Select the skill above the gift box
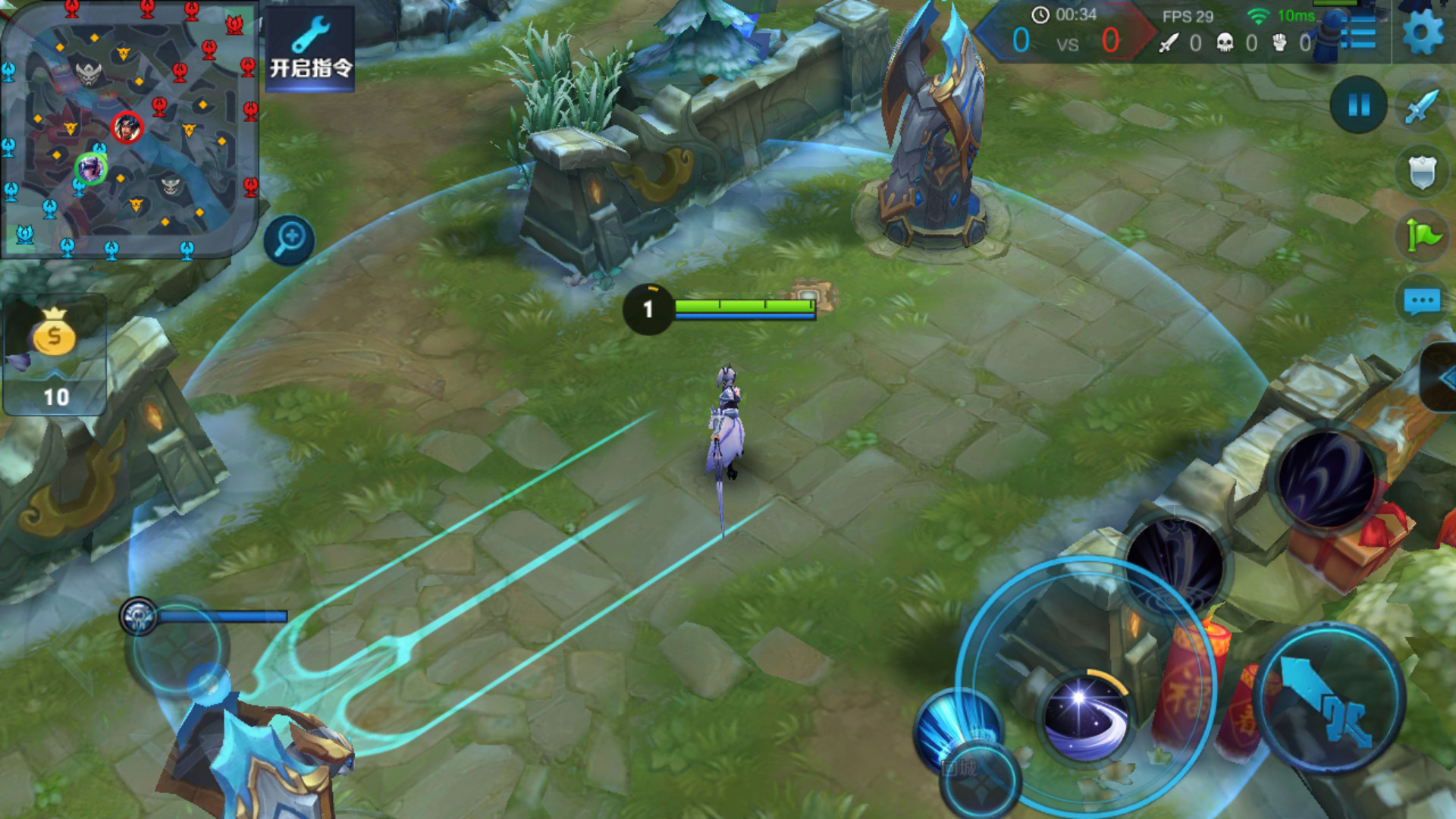The height and width of the screenshot is (819, 1456). [1326, 478]
